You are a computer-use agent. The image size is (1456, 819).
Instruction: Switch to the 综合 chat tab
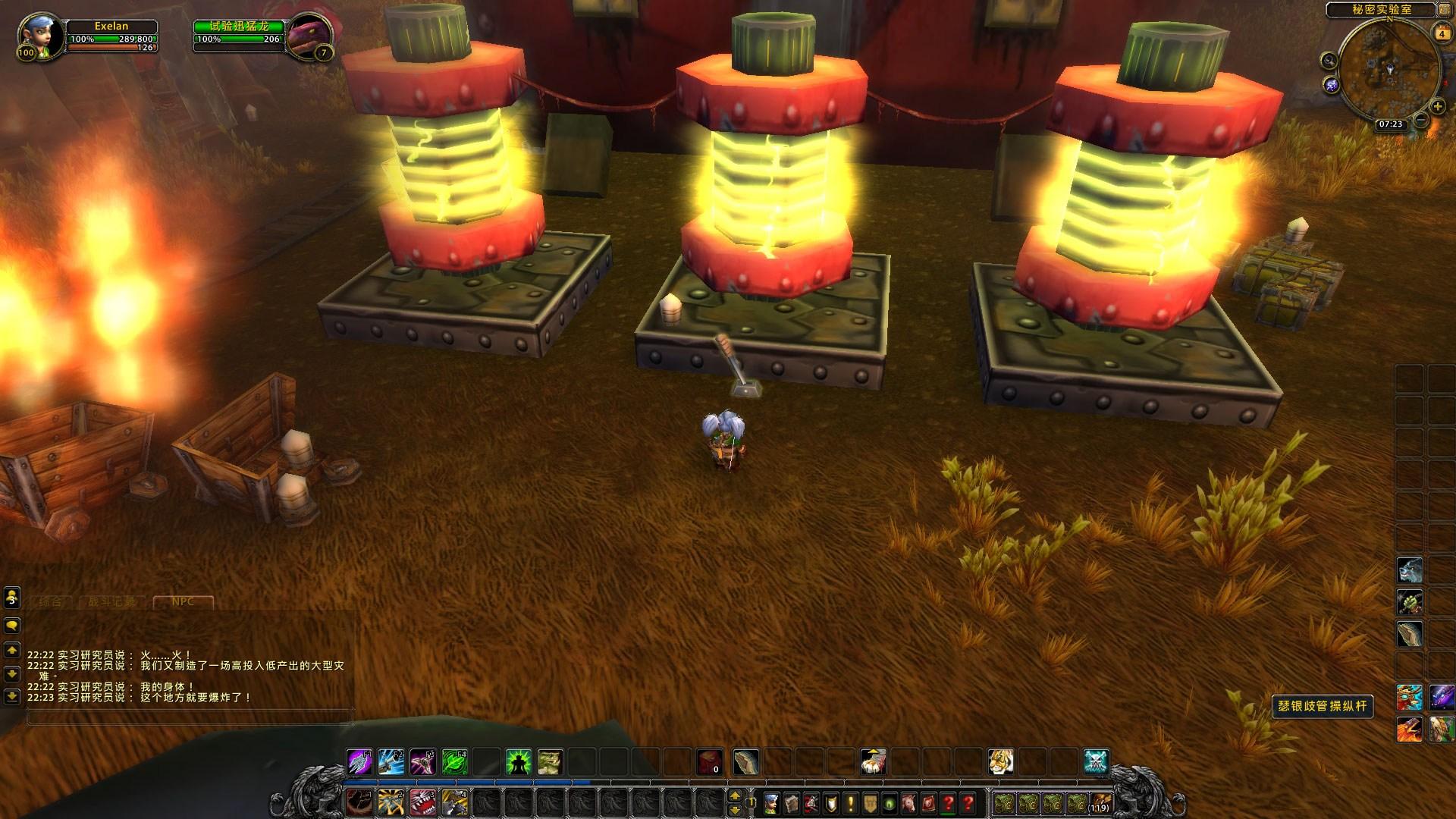coord(52,602)
